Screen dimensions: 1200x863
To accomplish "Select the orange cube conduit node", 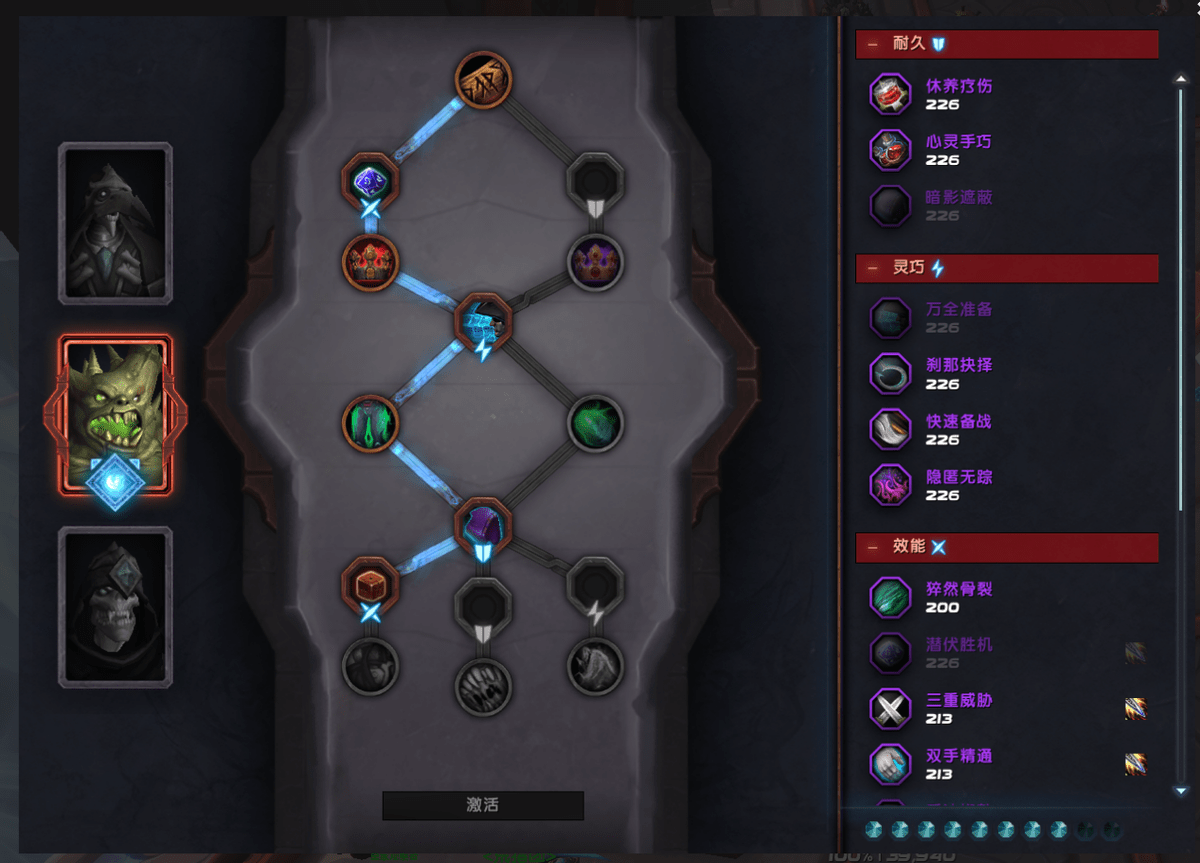I will [x=370, y=582].
